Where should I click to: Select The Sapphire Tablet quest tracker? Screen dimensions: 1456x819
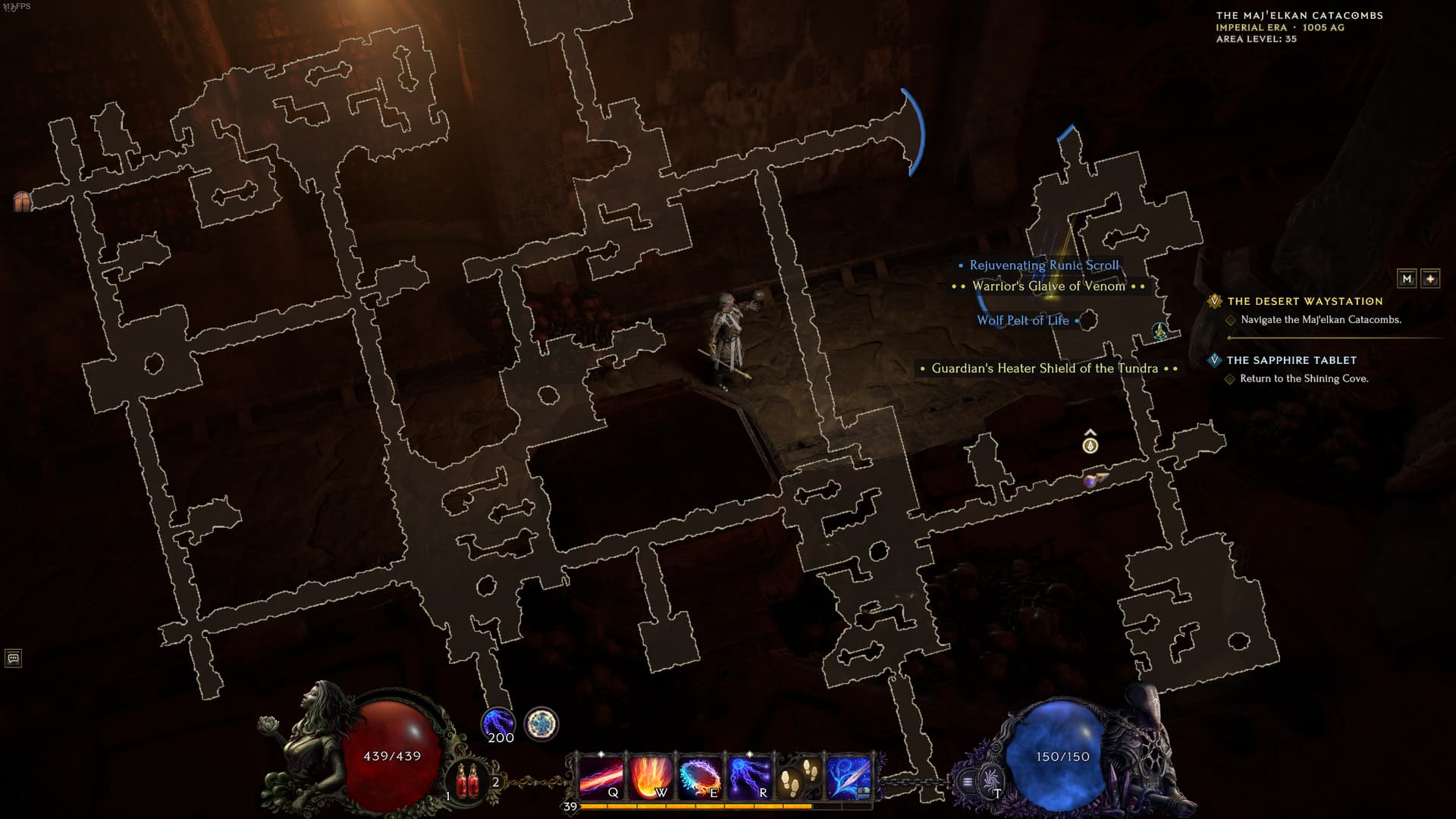pos(1291,361)
